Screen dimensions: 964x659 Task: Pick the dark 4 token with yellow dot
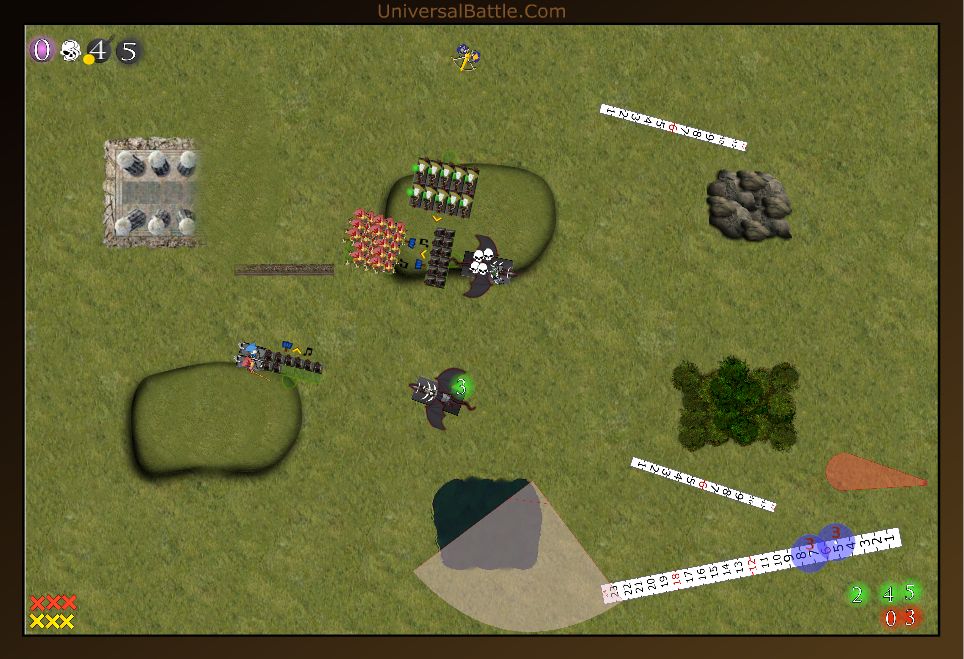pos(98,50)
